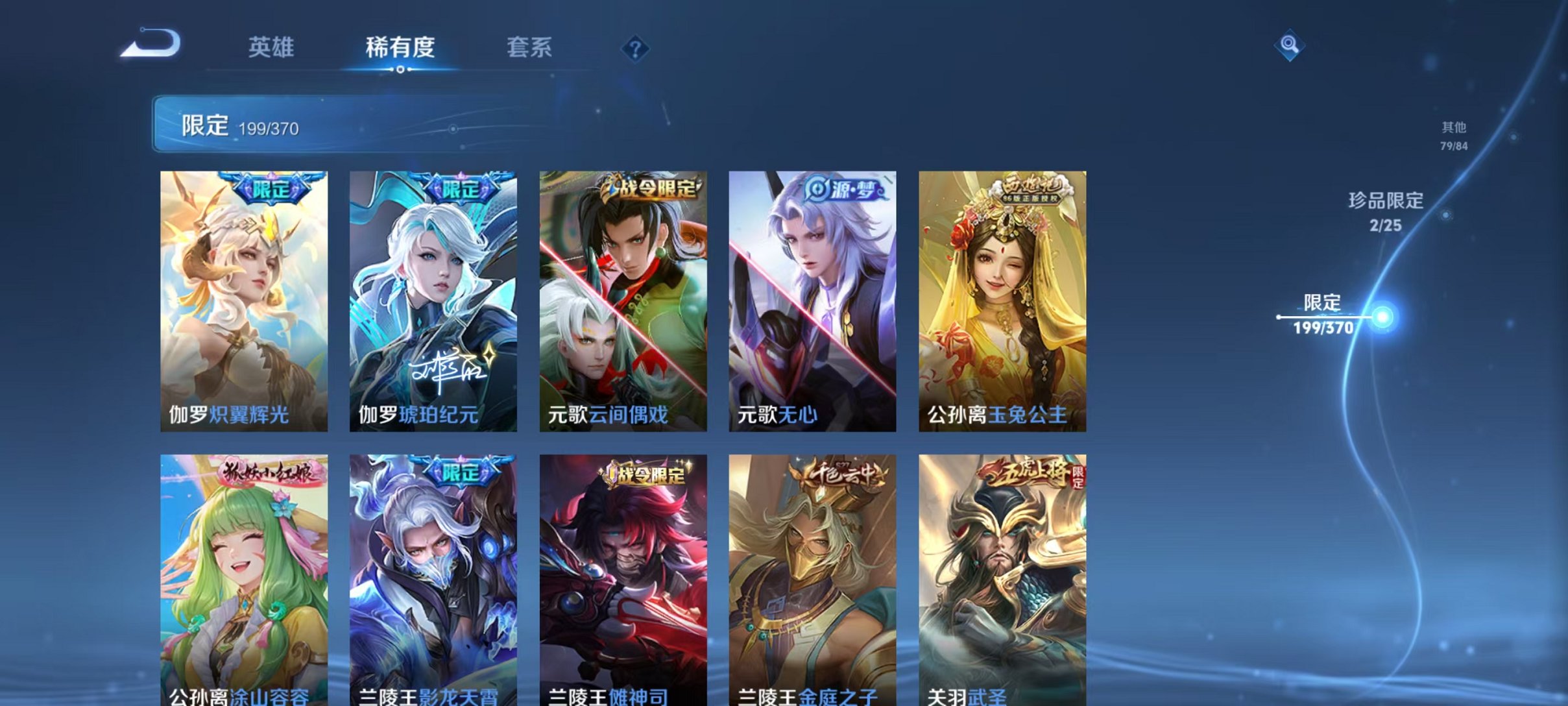The image size is (1568, 706).
Task: Open the question mark help icon
Action: [636, 49]
